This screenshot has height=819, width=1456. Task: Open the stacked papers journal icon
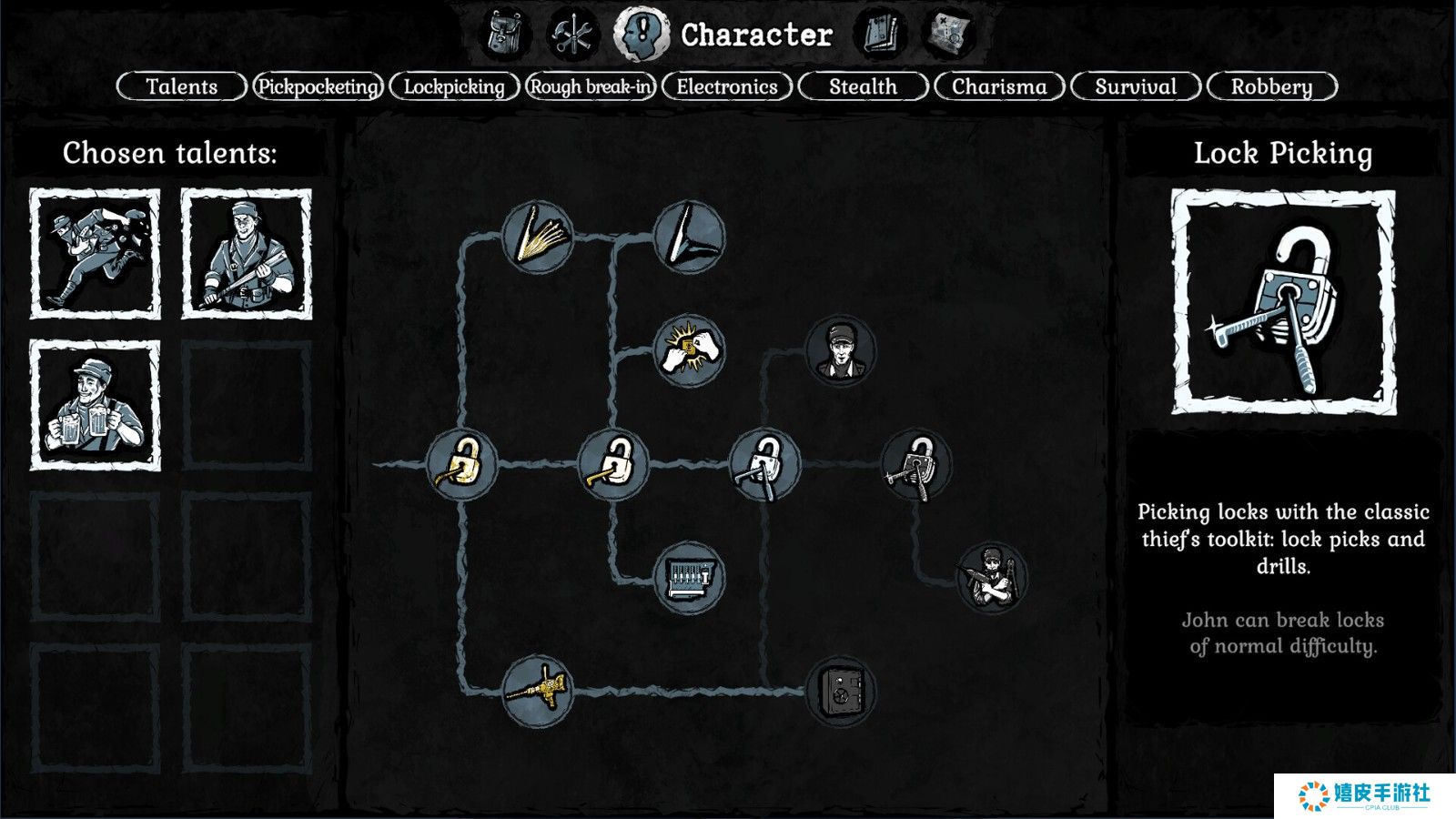pos(880,34)
